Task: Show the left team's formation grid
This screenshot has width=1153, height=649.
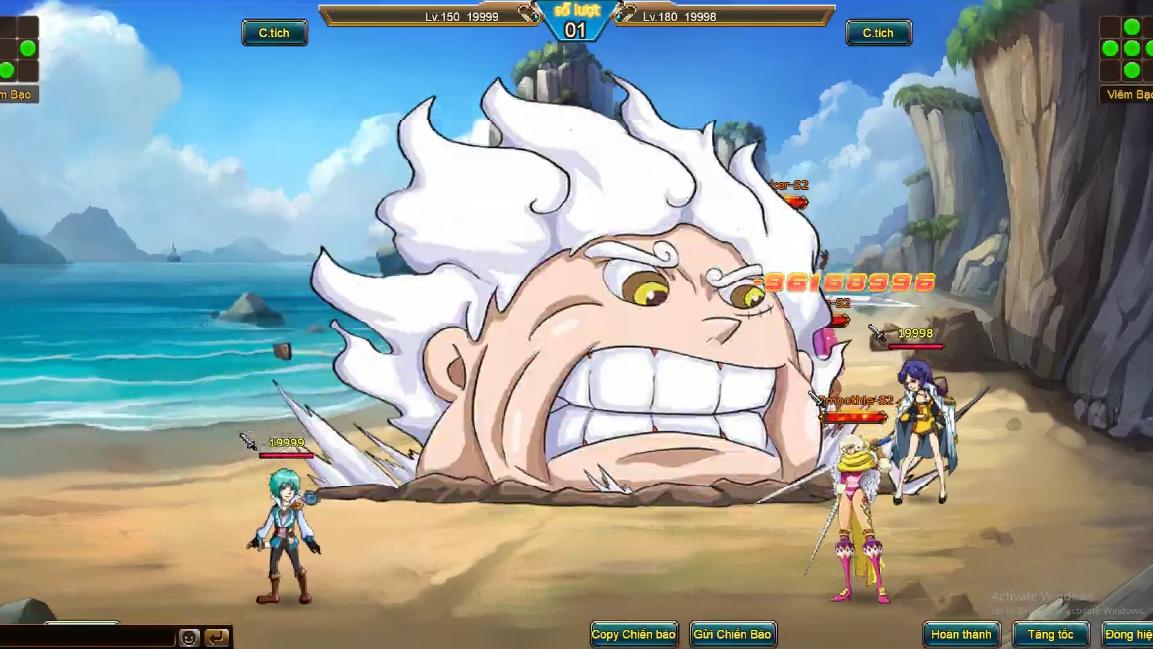Action: coord(18,49)
